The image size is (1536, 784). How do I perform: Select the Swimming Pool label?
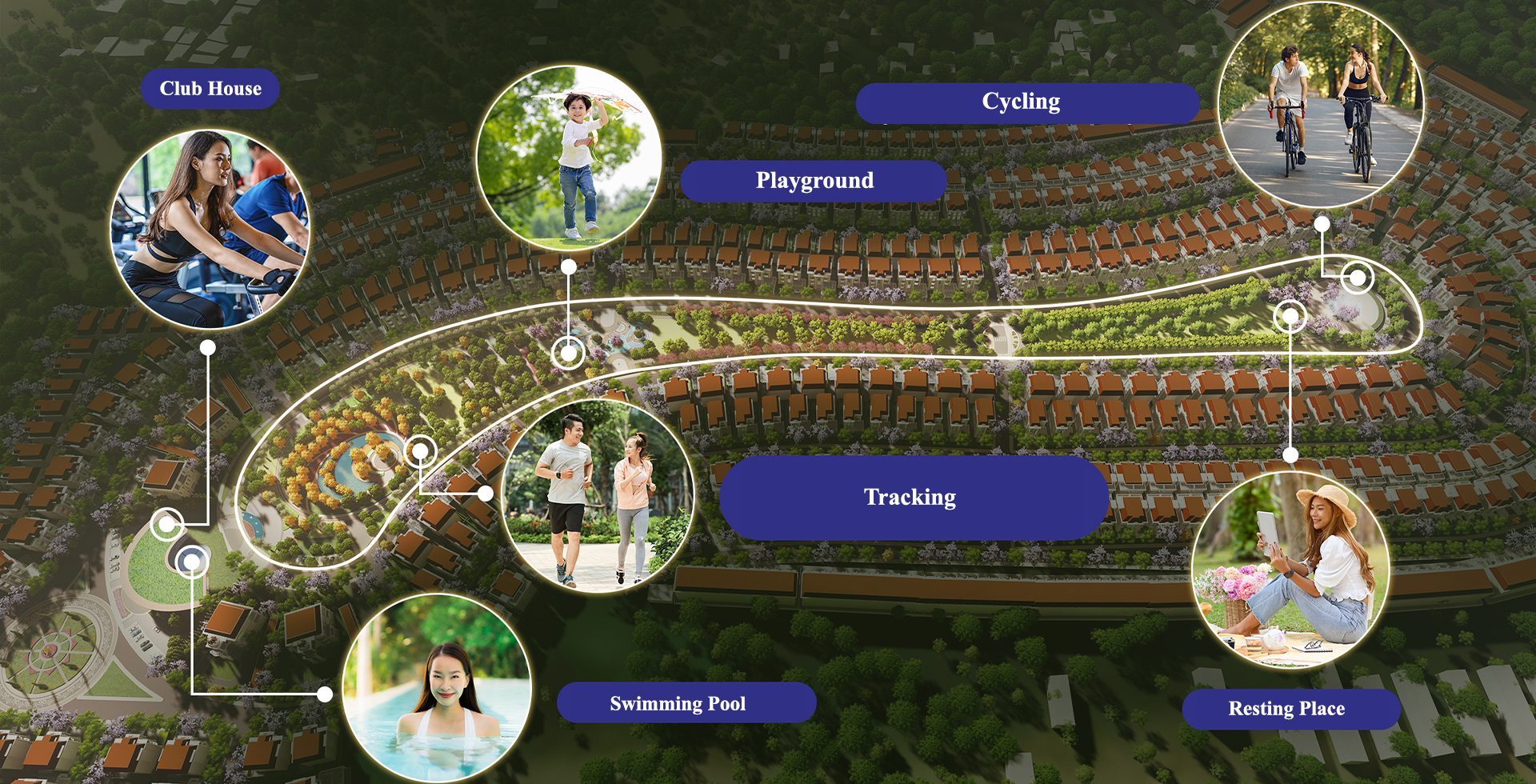pos(678,704)
